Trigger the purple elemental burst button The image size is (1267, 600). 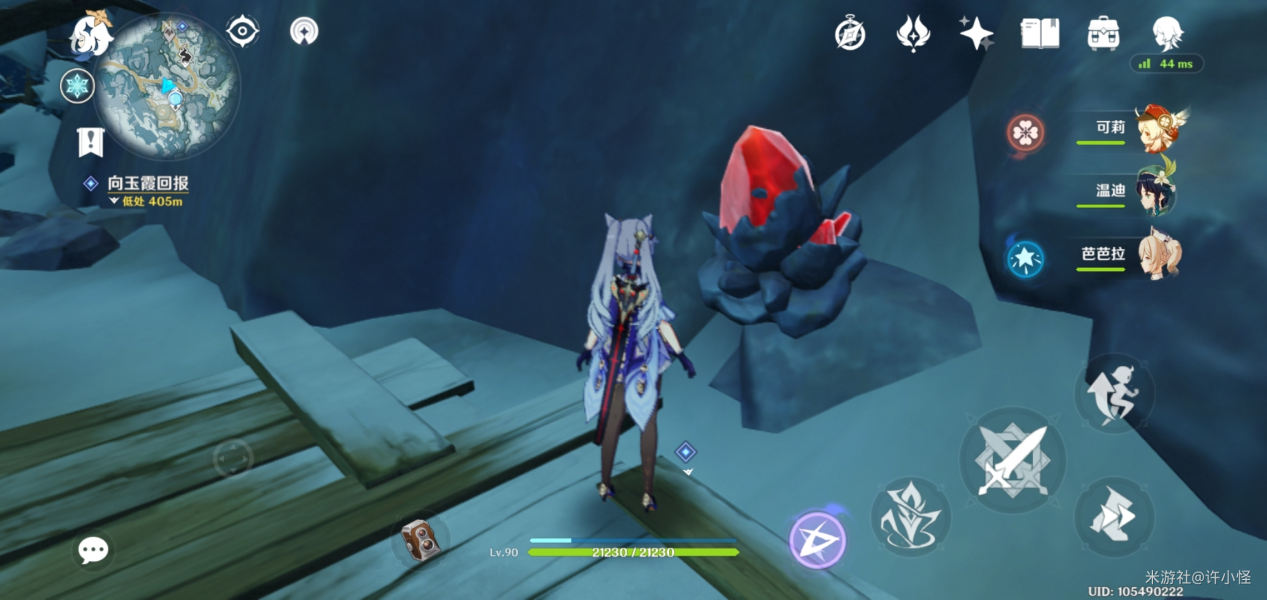point(817,540)
